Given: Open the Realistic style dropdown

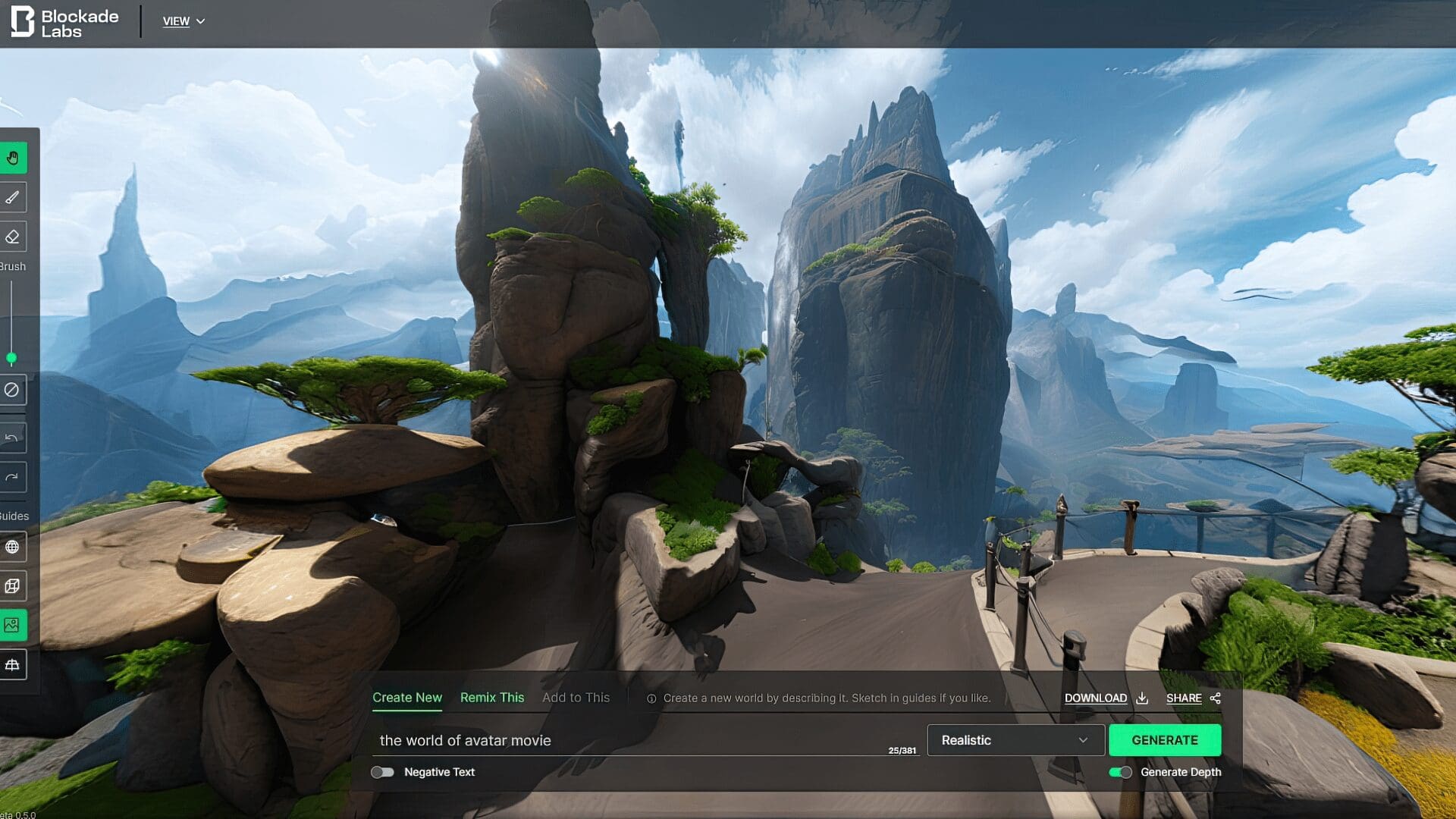Looking at the screenshot, I should click(1015, 739).
